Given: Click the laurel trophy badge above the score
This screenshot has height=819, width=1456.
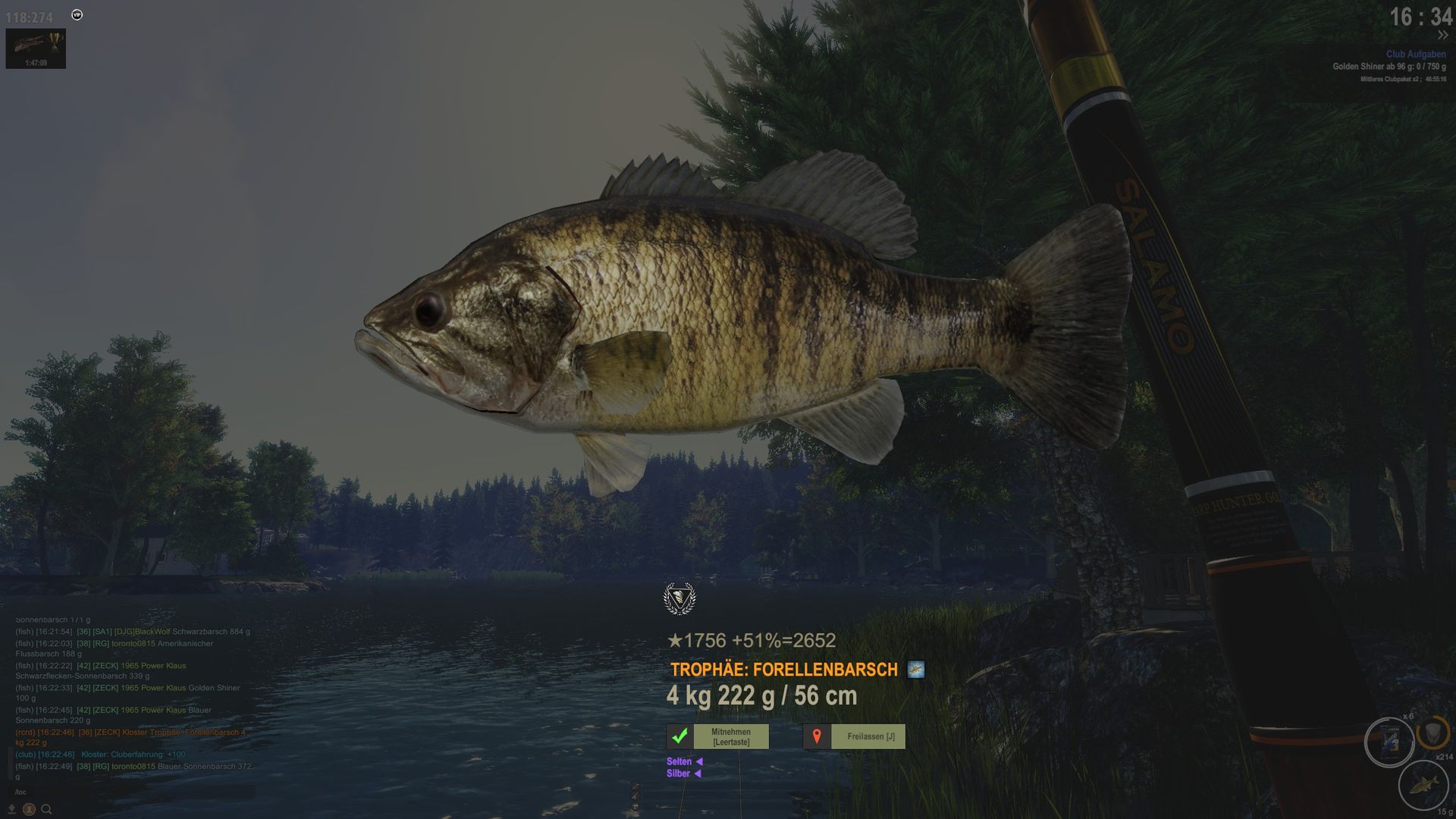Looking at the screenshot, I should (679, 598).
